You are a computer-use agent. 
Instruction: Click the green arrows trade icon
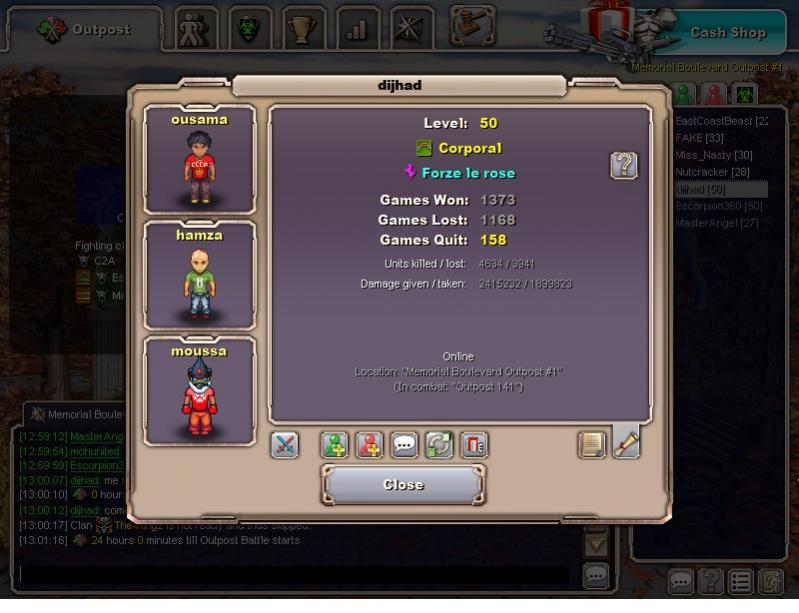[x=439, y=445]
